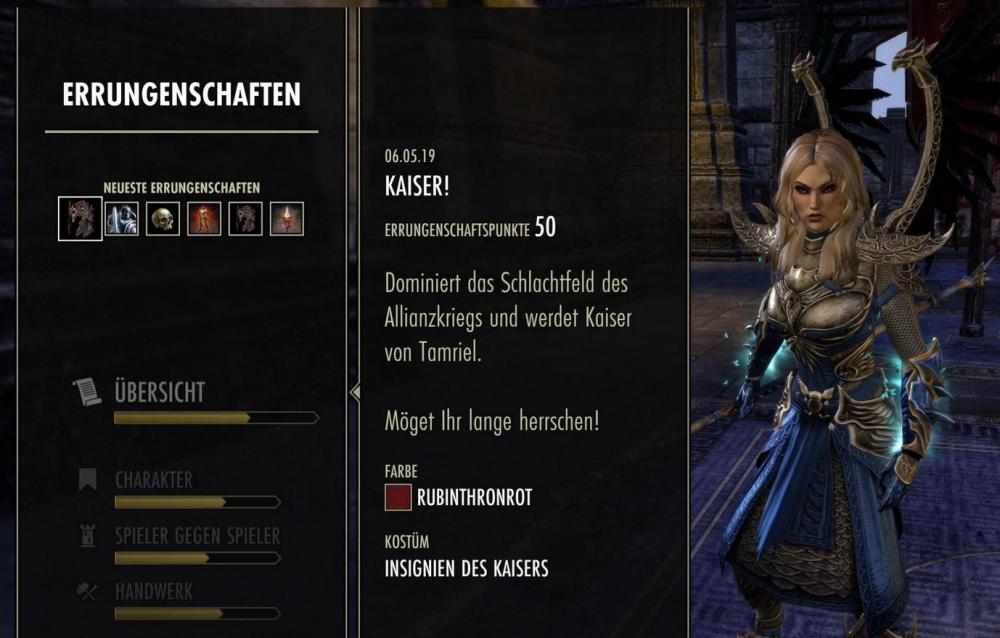Open the Spieler gegen Spieler category
This screenshot has width=1000, height=638.
[x=196, y=536]
